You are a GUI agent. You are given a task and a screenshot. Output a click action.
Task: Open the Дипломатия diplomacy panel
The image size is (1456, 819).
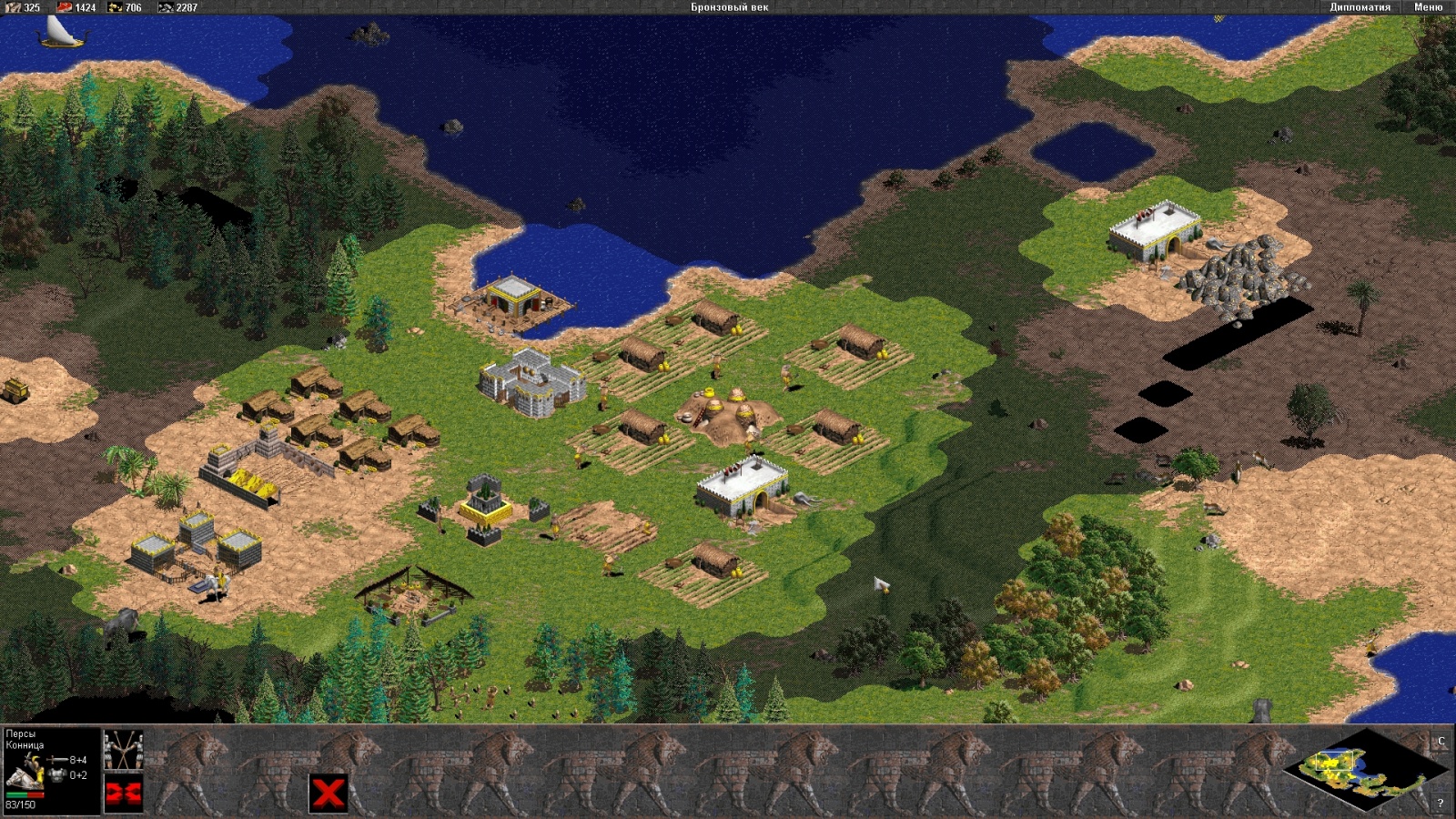pyautogui.click(x=1360, y=7)
